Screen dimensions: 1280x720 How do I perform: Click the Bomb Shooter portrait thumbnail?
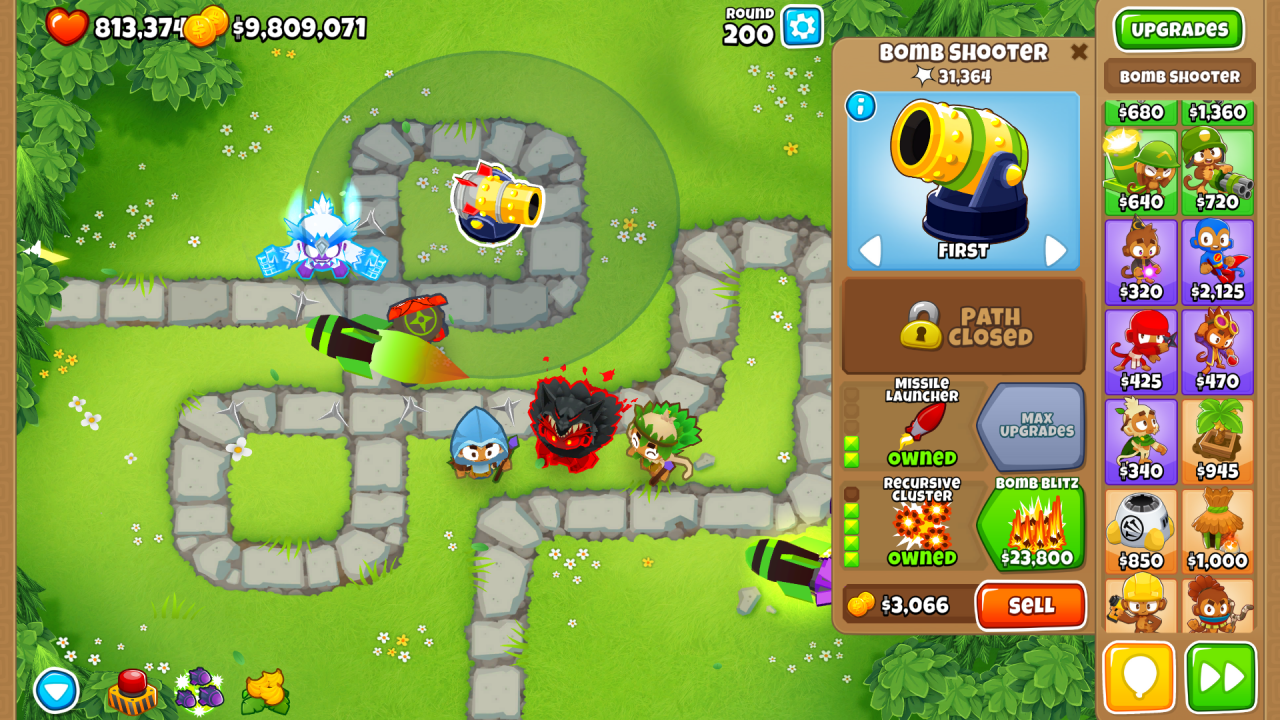point(963,180)
